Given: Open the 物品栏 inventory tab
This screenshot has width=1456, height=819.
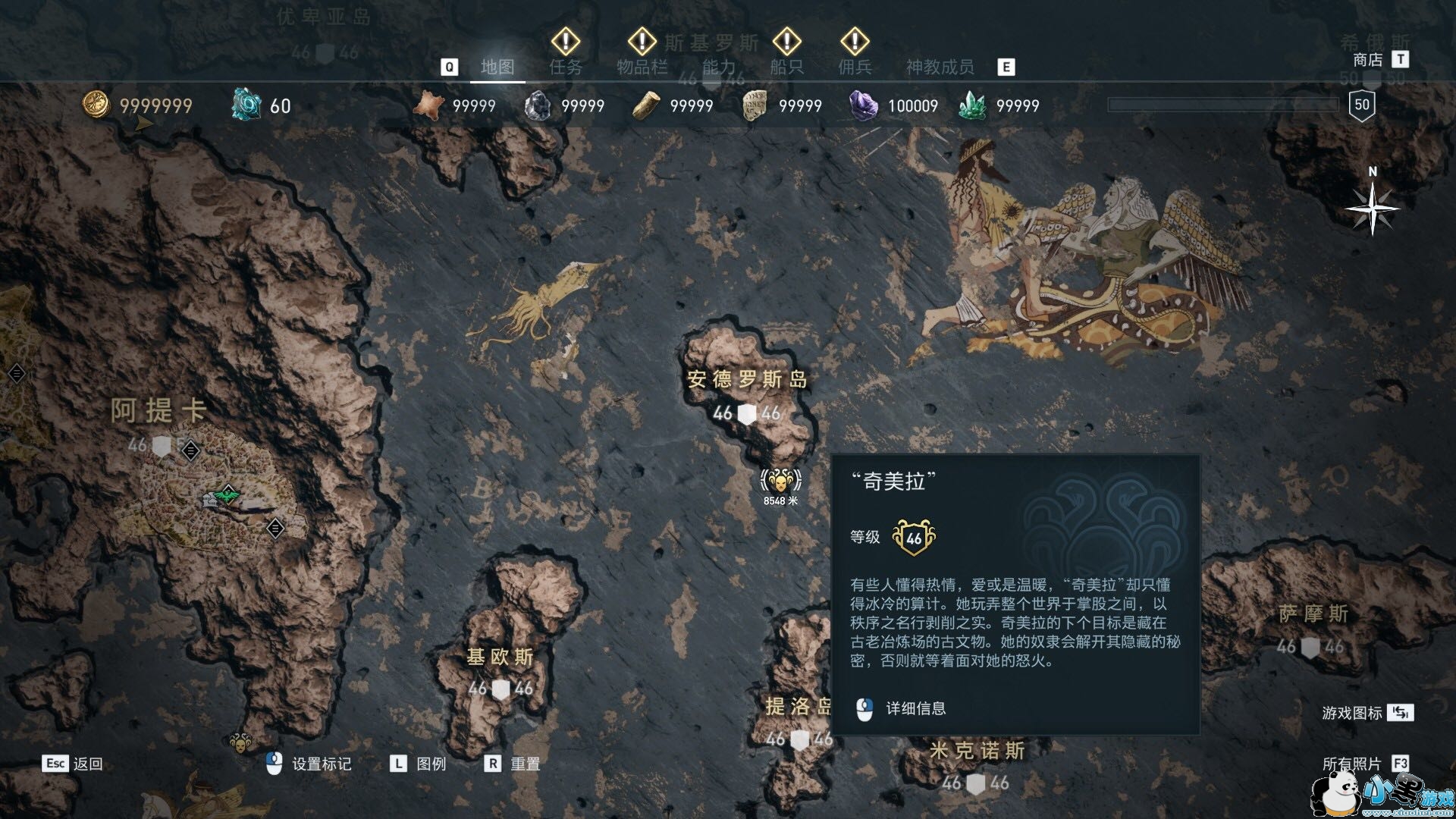Looking at the screenshot, I should pyautogui.click(x=642, y=67).
